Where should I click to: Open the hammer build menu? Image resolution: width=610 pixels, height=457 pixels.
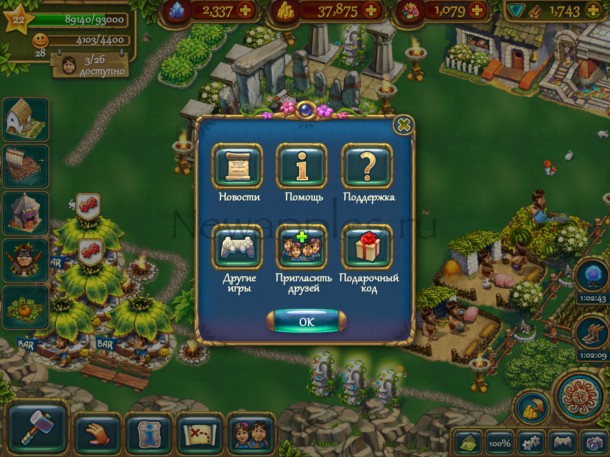click(37, 426)
